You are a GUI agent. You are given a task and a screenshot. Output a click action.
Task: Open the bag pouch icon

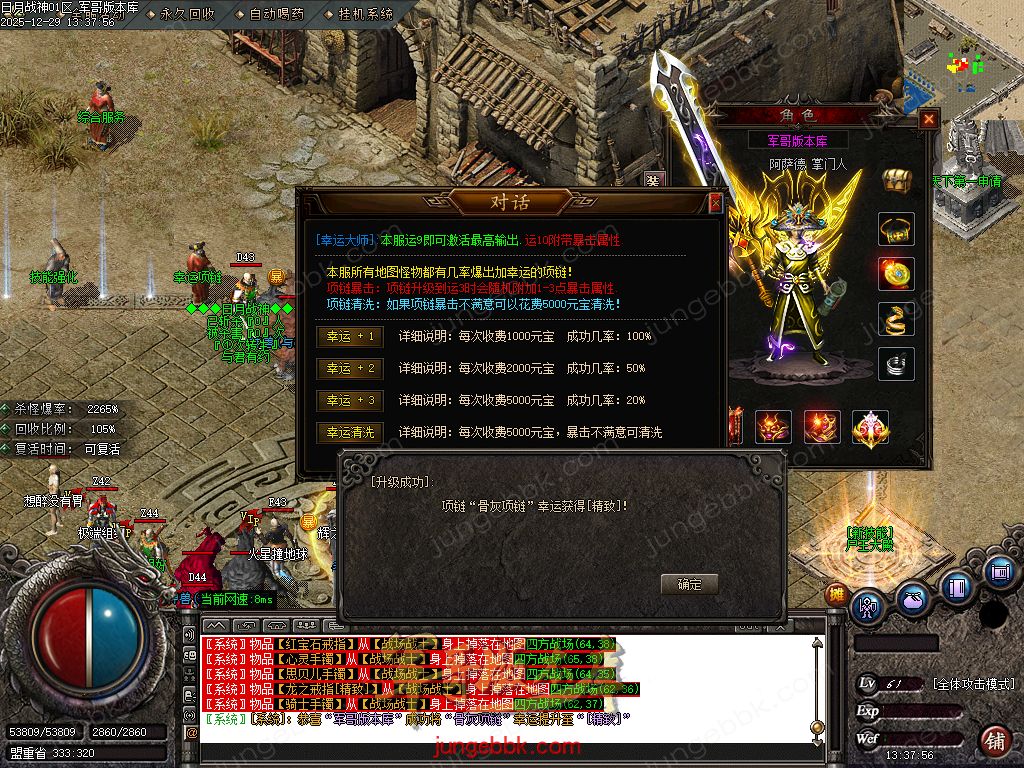point(912,599)
